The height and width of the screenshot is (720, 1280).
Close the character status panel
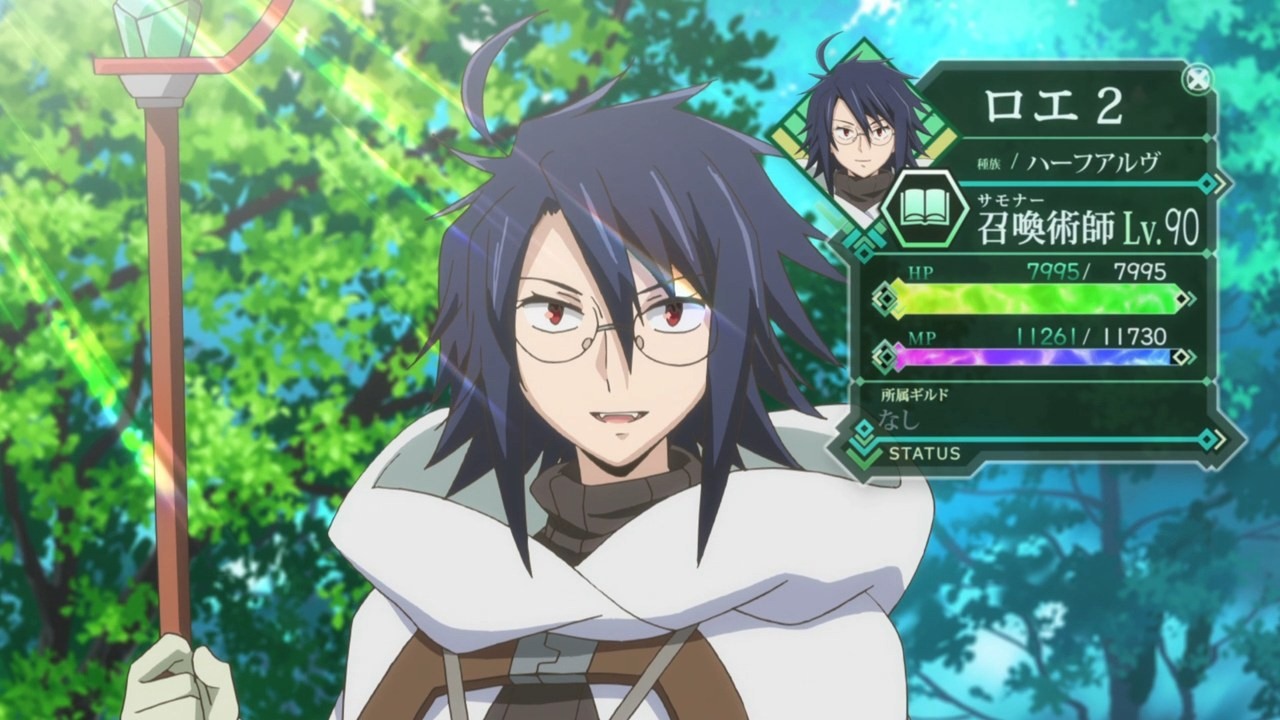tap(1196, 78)
